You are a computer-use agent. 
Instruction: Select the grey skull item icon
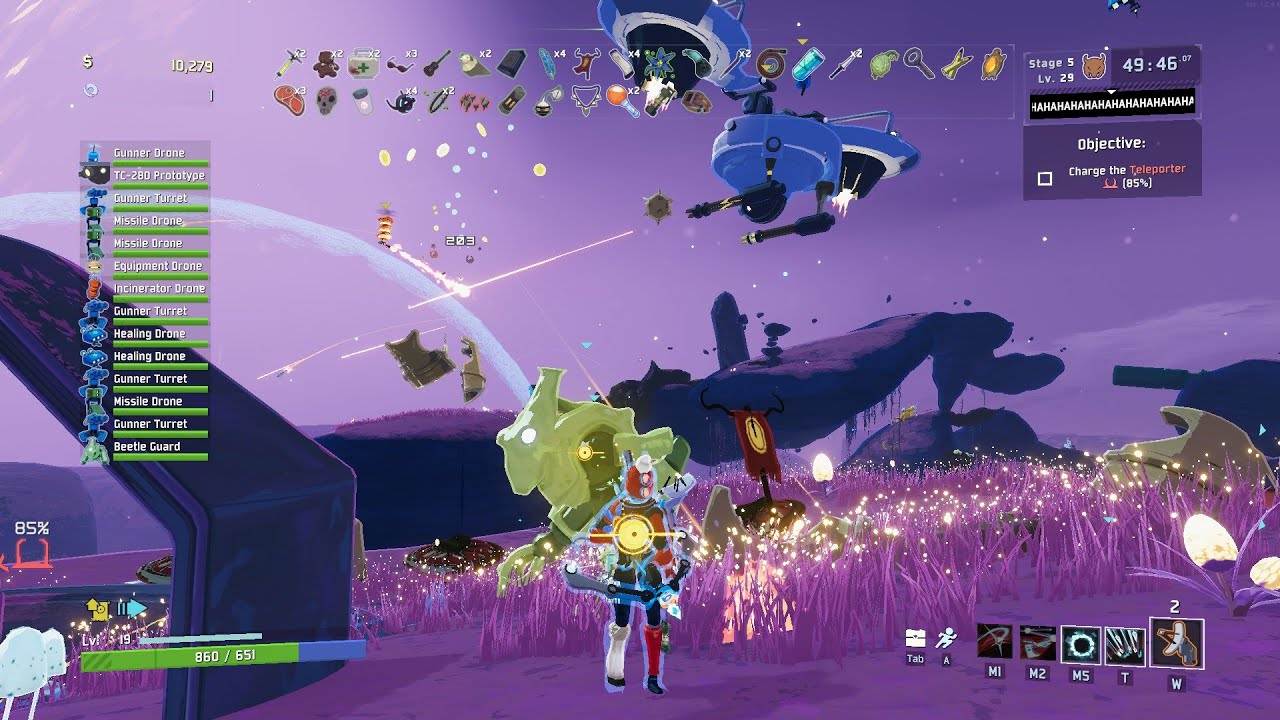(x=326, y=101)
